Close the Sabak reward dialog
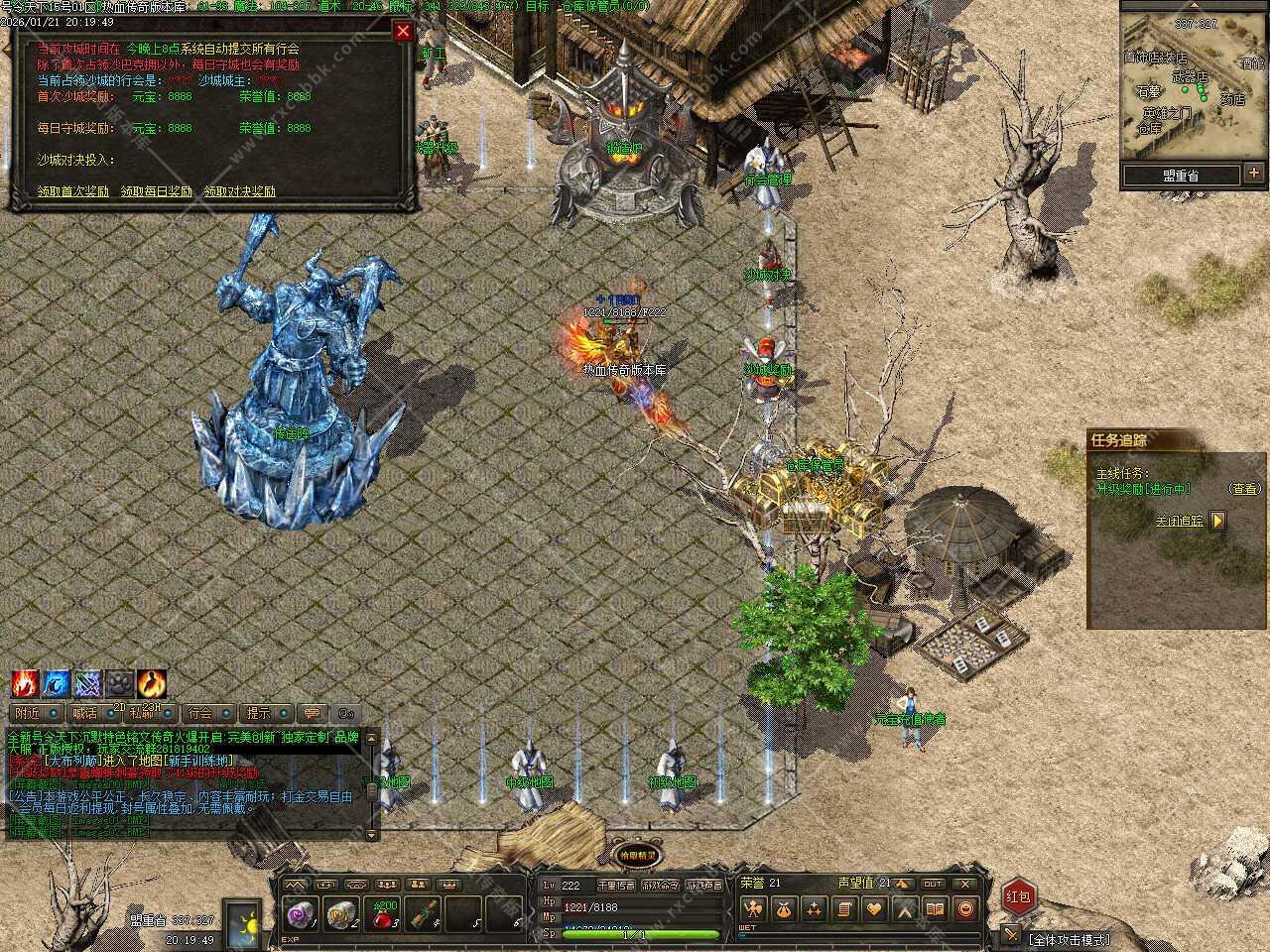Viewport: 1270px width, 952px height. (403, 32)
